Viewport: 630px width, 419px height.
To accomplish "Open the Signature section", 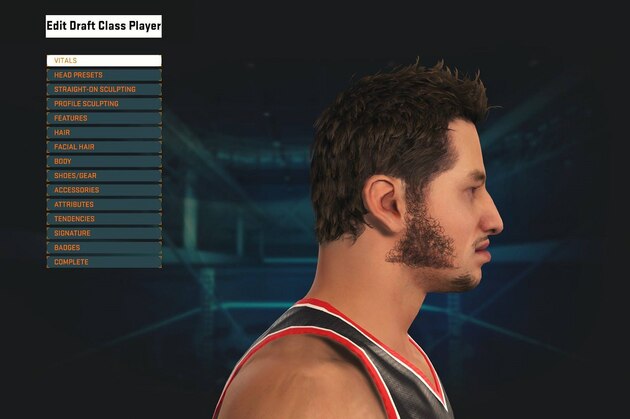I will (x=103, y=233).
